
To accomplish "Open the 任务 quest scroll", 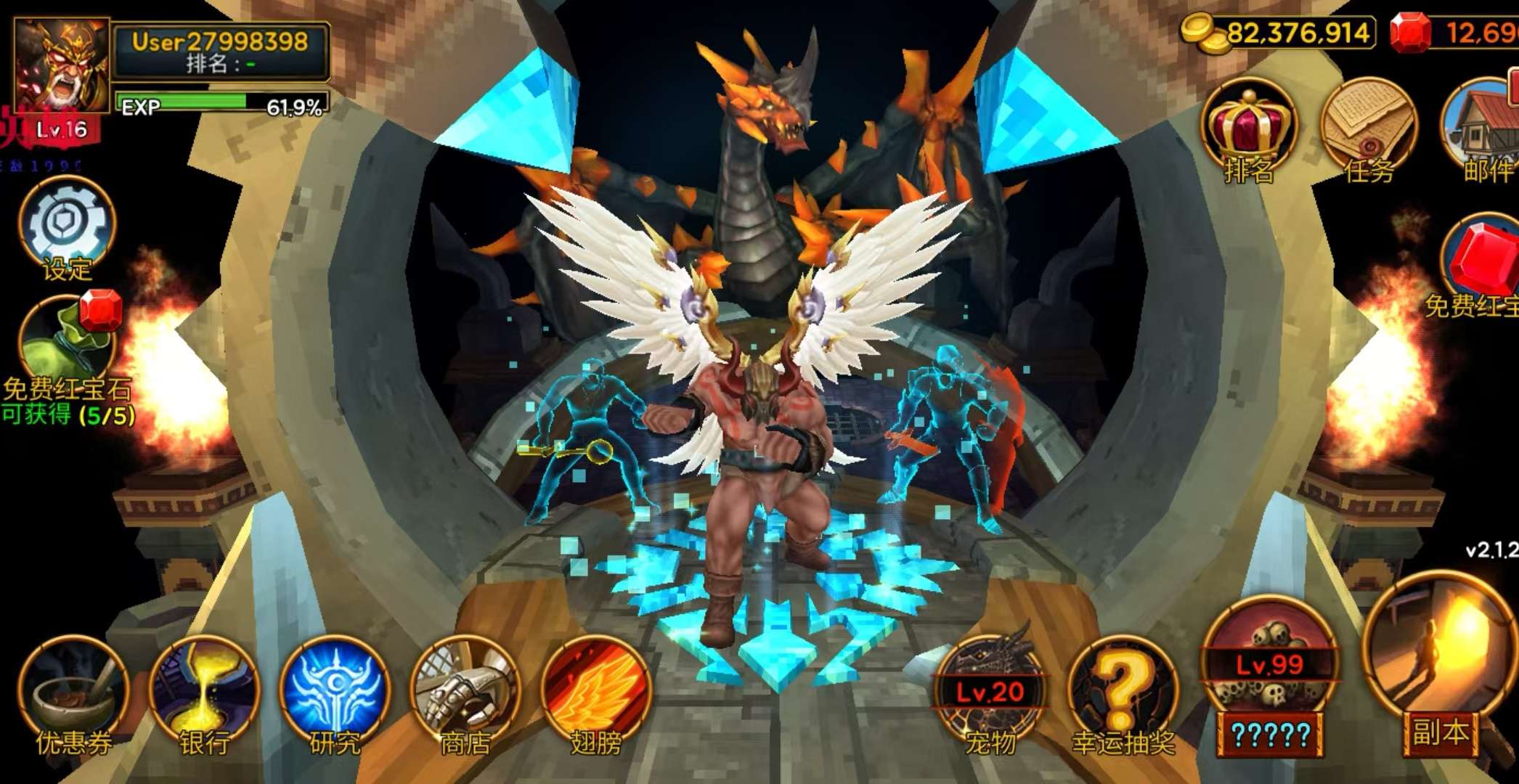I will (1368, 131).
